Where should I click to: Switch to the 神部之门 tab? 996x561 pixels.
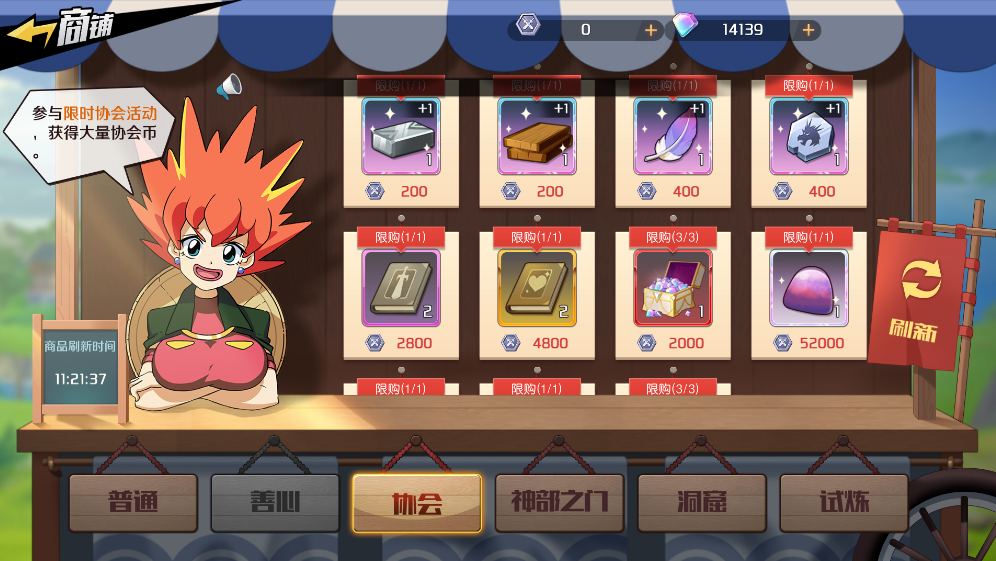pyautogui.click(x=559, y=502)
